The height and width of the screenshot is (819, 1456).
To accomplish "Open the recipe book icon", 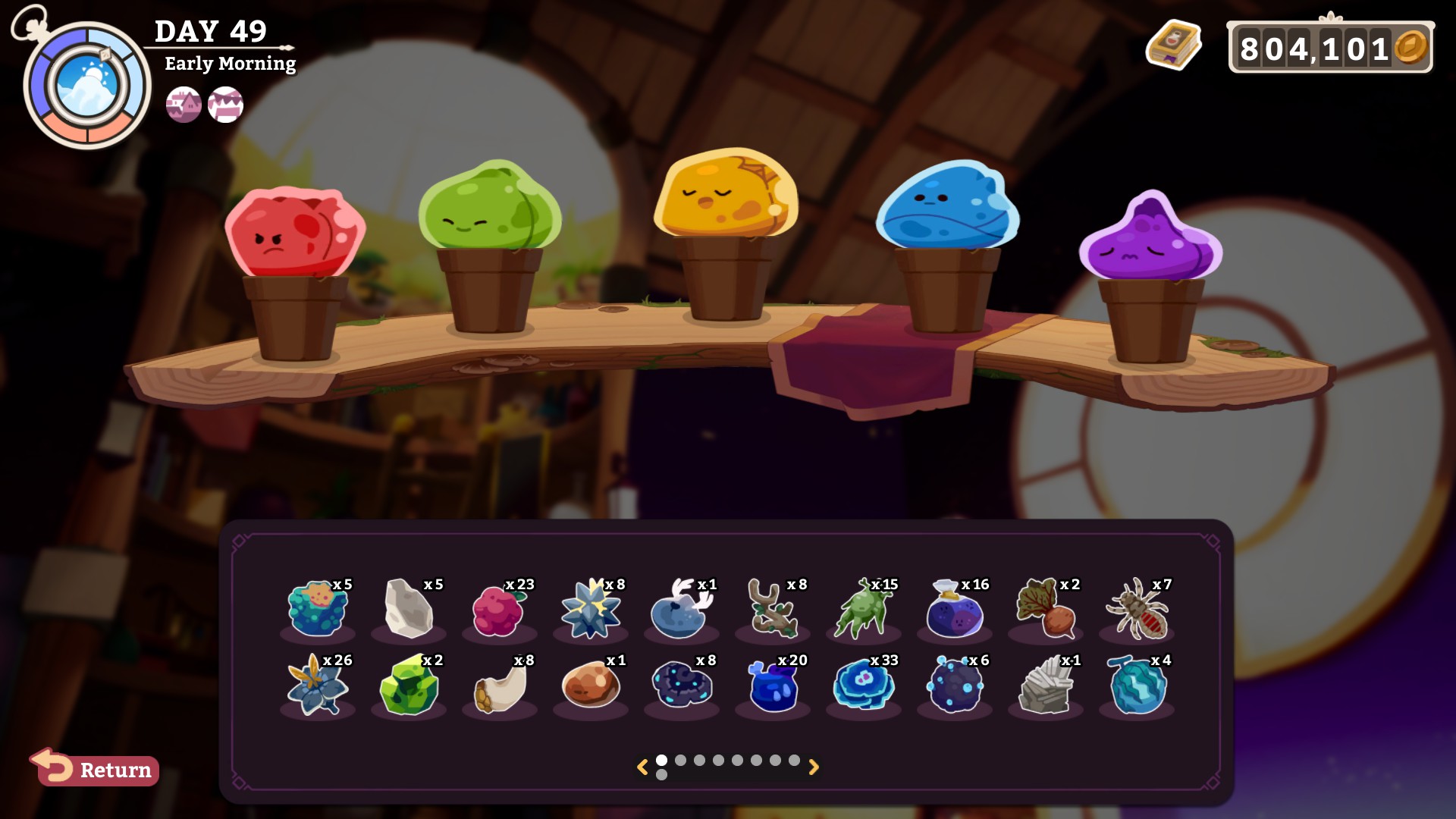I will (1173, 46).
